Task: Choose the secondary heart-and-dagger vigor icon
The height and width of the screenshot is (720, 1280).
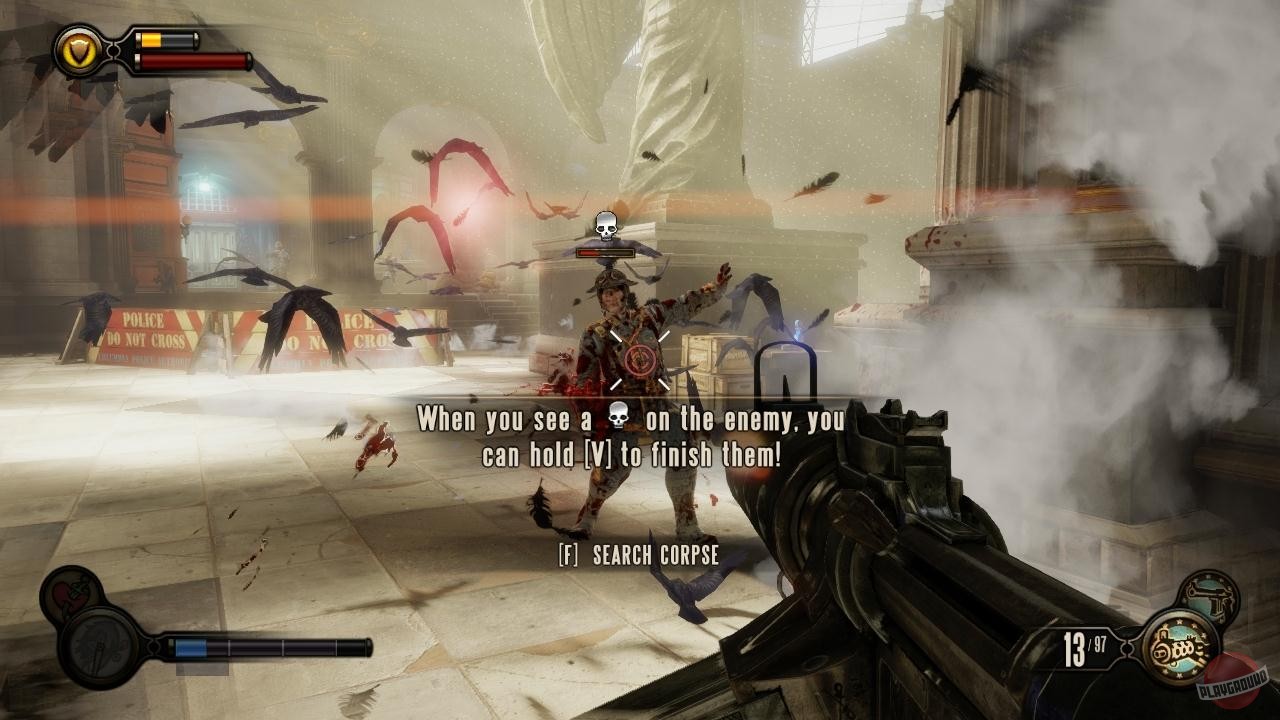Action: tap(71, 595)
